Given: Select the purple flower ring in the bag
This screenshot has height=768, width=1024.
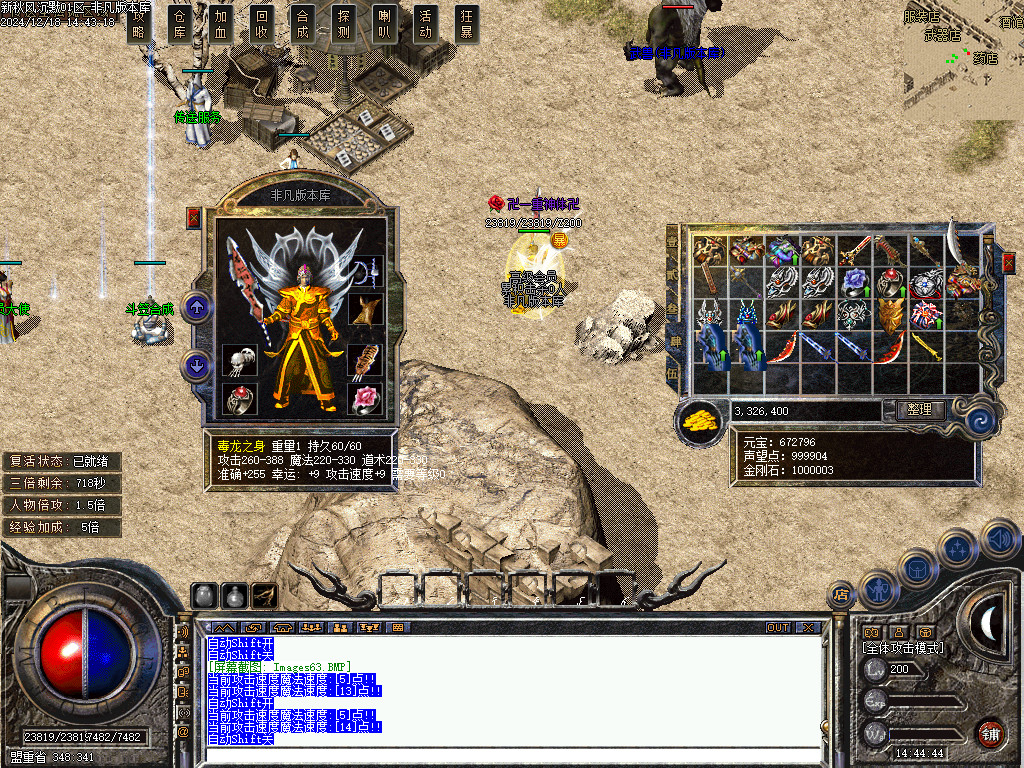Looking at the screenshot, I should 852,283.
